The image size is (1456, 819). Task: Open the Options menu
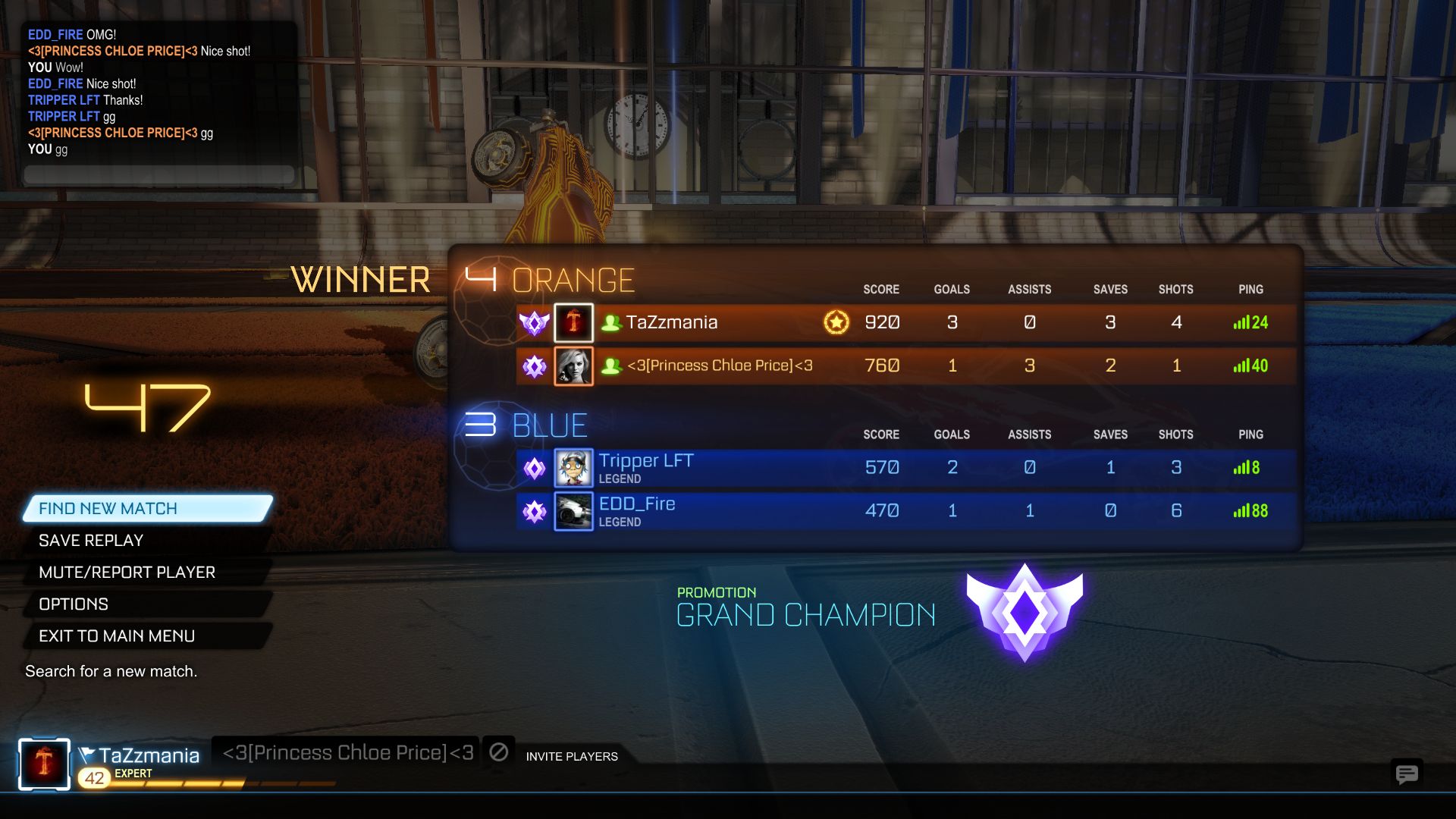[74, 604]
